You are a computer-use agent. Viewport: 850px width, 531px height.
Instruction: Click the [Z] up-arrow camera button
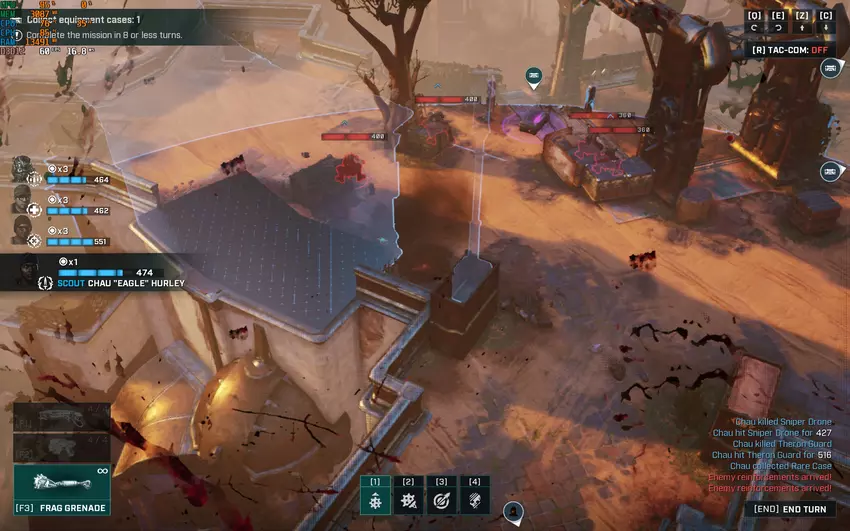[802, 21]
